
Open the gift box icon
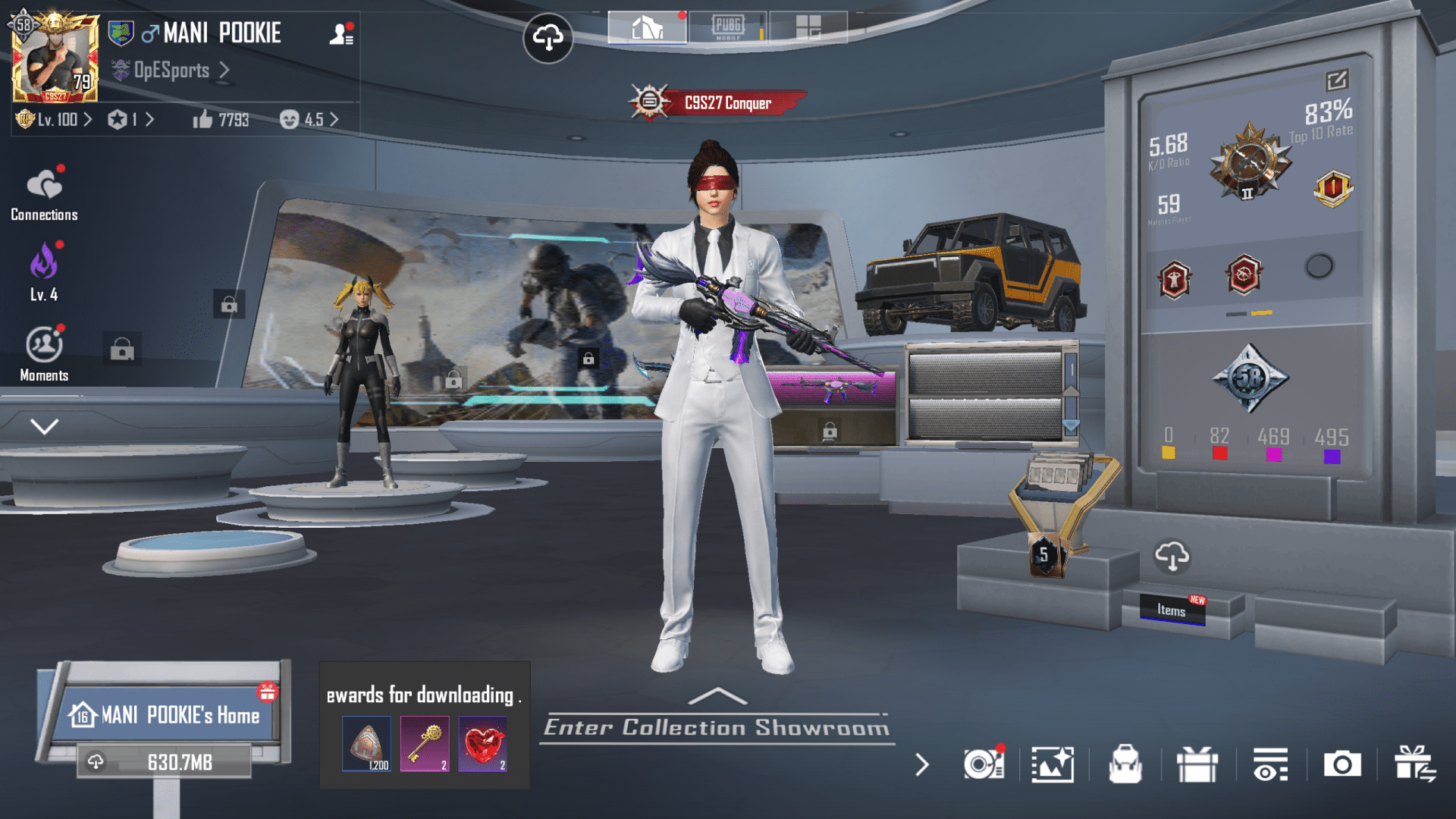(1198, 765)
